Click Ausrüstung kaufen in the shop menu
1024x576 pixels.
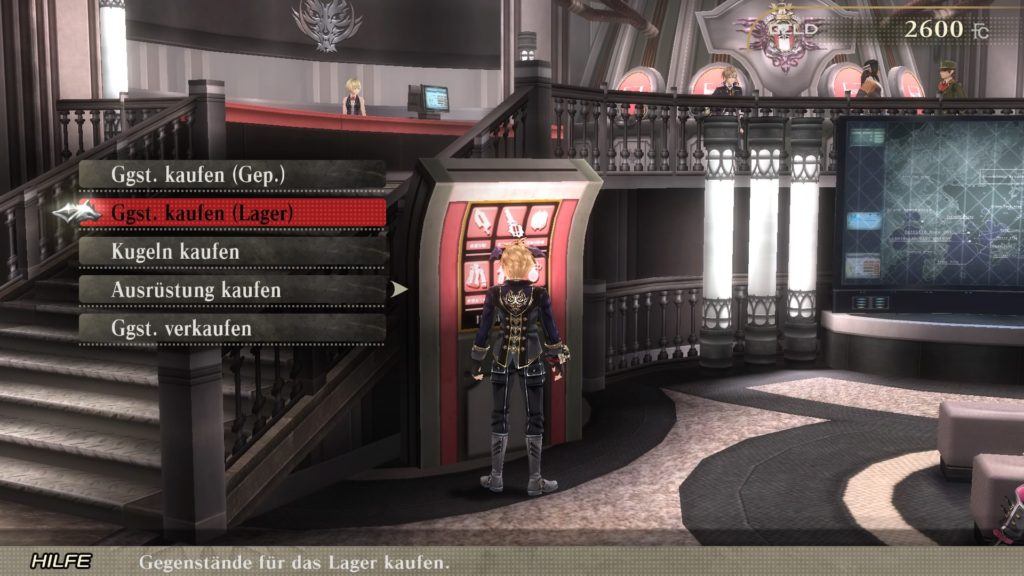coord(232,289)
